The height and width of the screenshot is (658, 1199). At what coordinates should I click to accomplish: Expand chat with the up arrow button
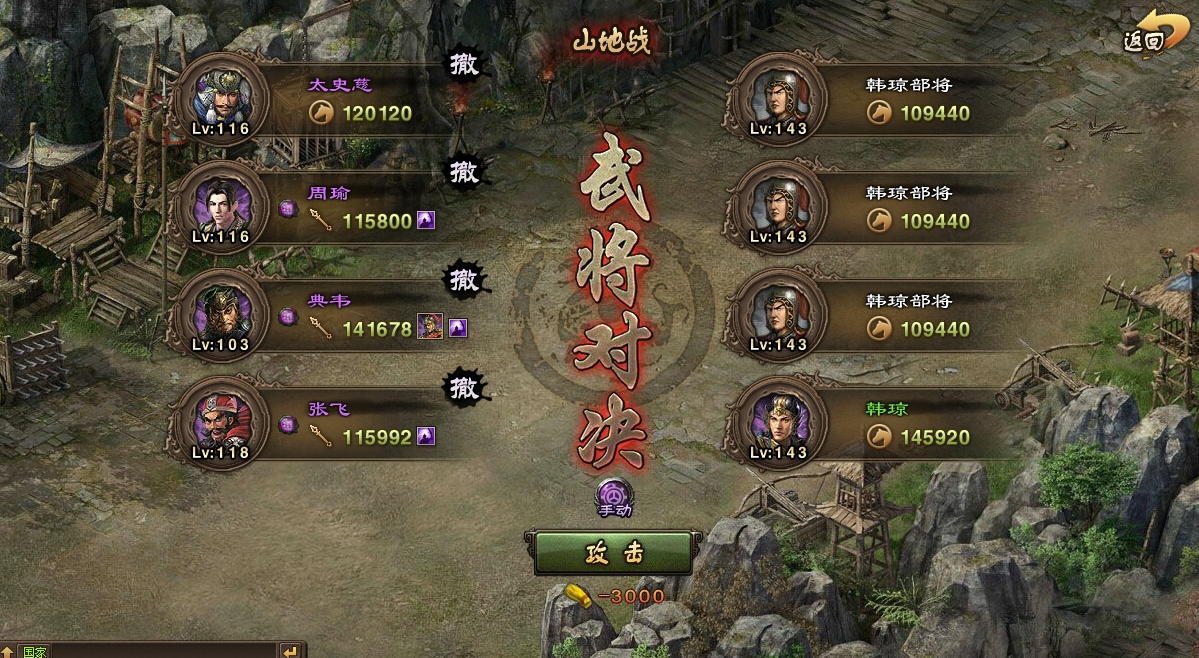tap(7, 651)
